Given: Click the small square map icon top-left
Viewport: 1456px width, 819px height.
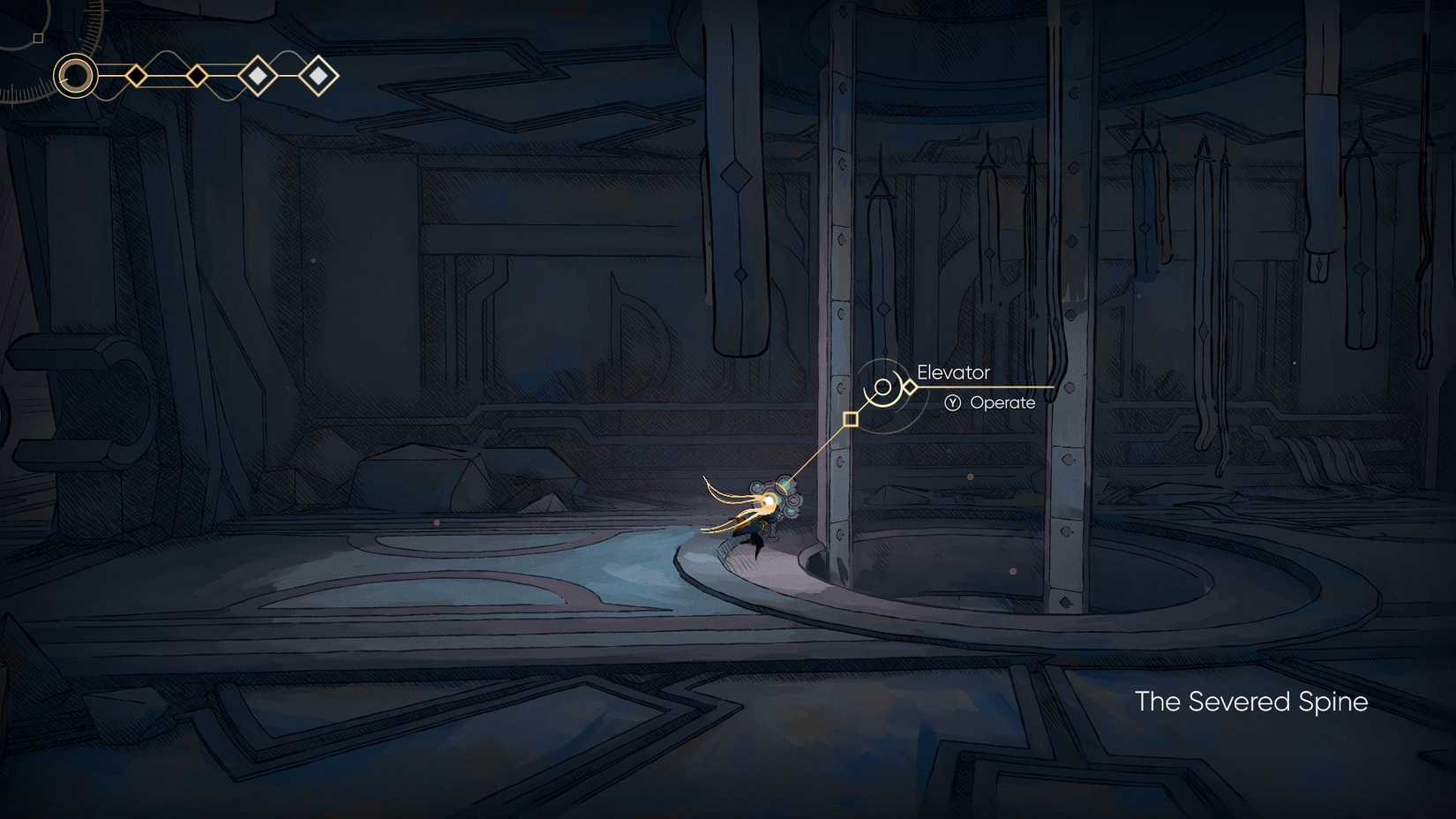Looking at the screenshot, I should point(38,37).
